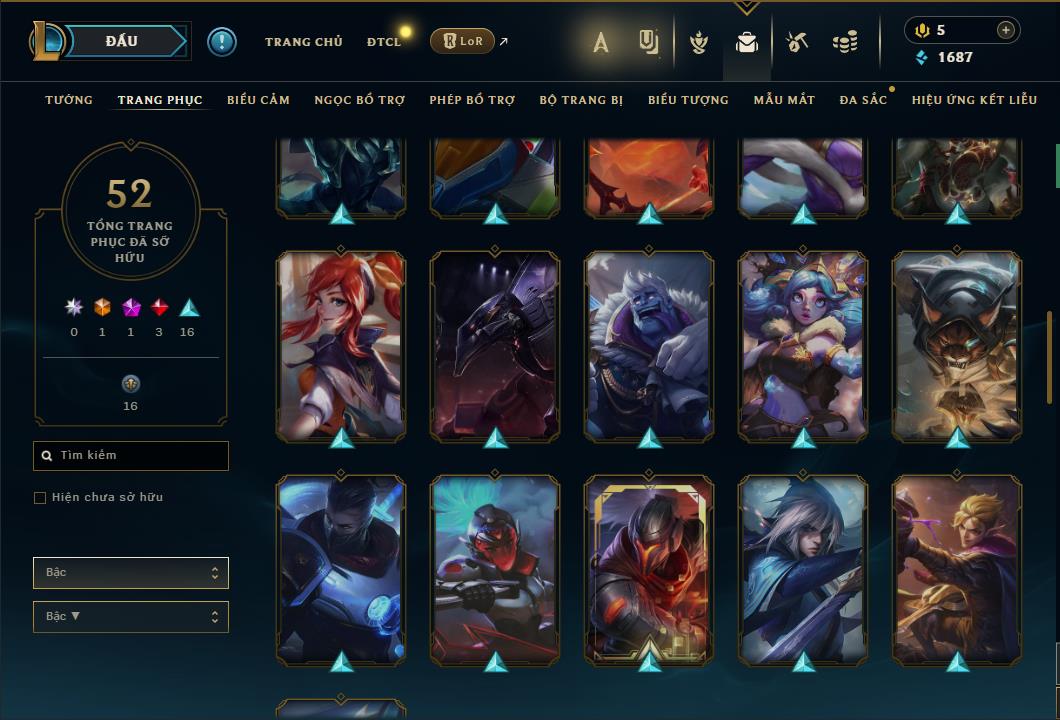
Task: Click the ĐẤU play button
Action: 121,41
